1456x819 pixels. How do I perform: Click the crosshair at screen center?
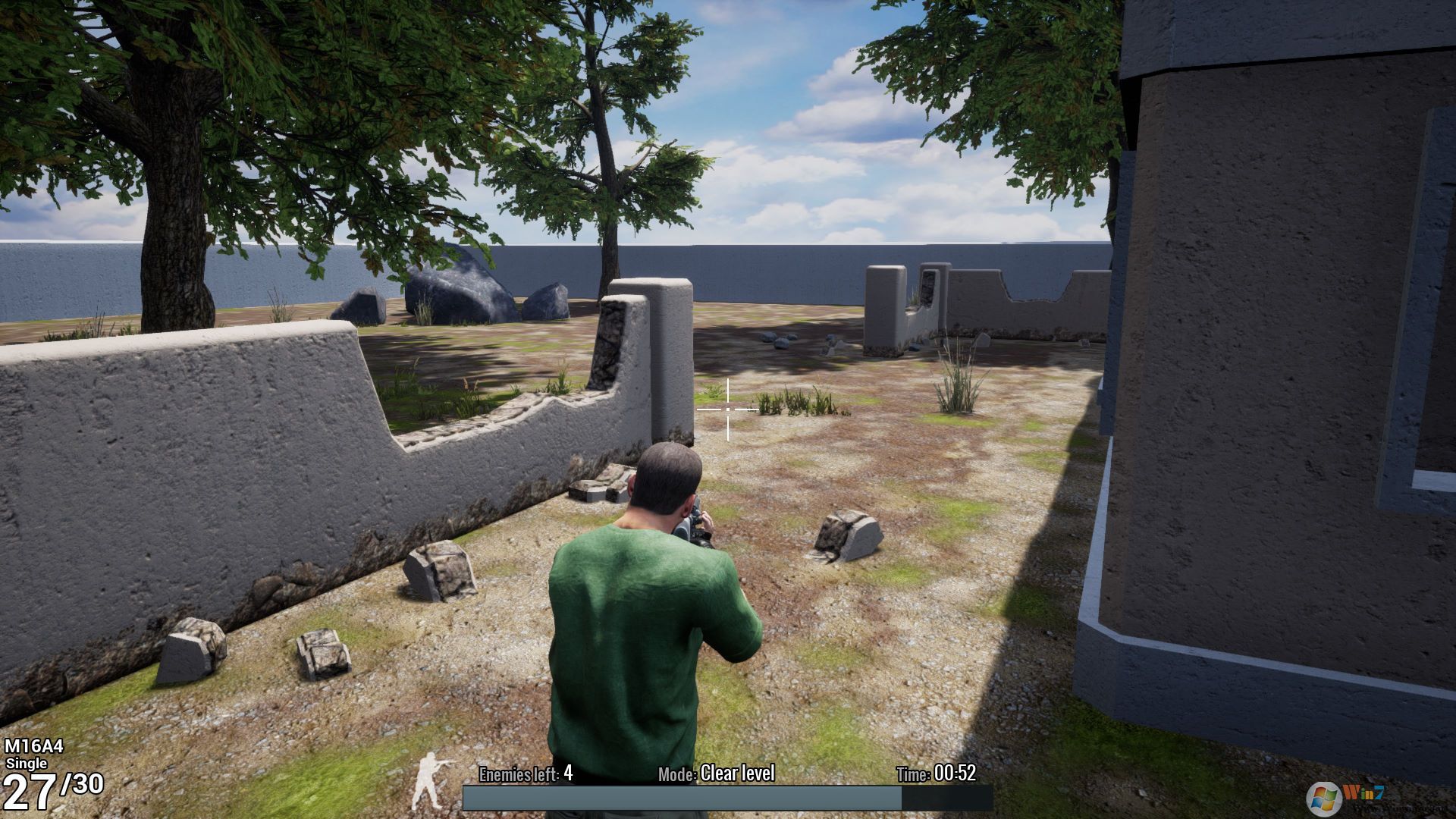[727, 409]
